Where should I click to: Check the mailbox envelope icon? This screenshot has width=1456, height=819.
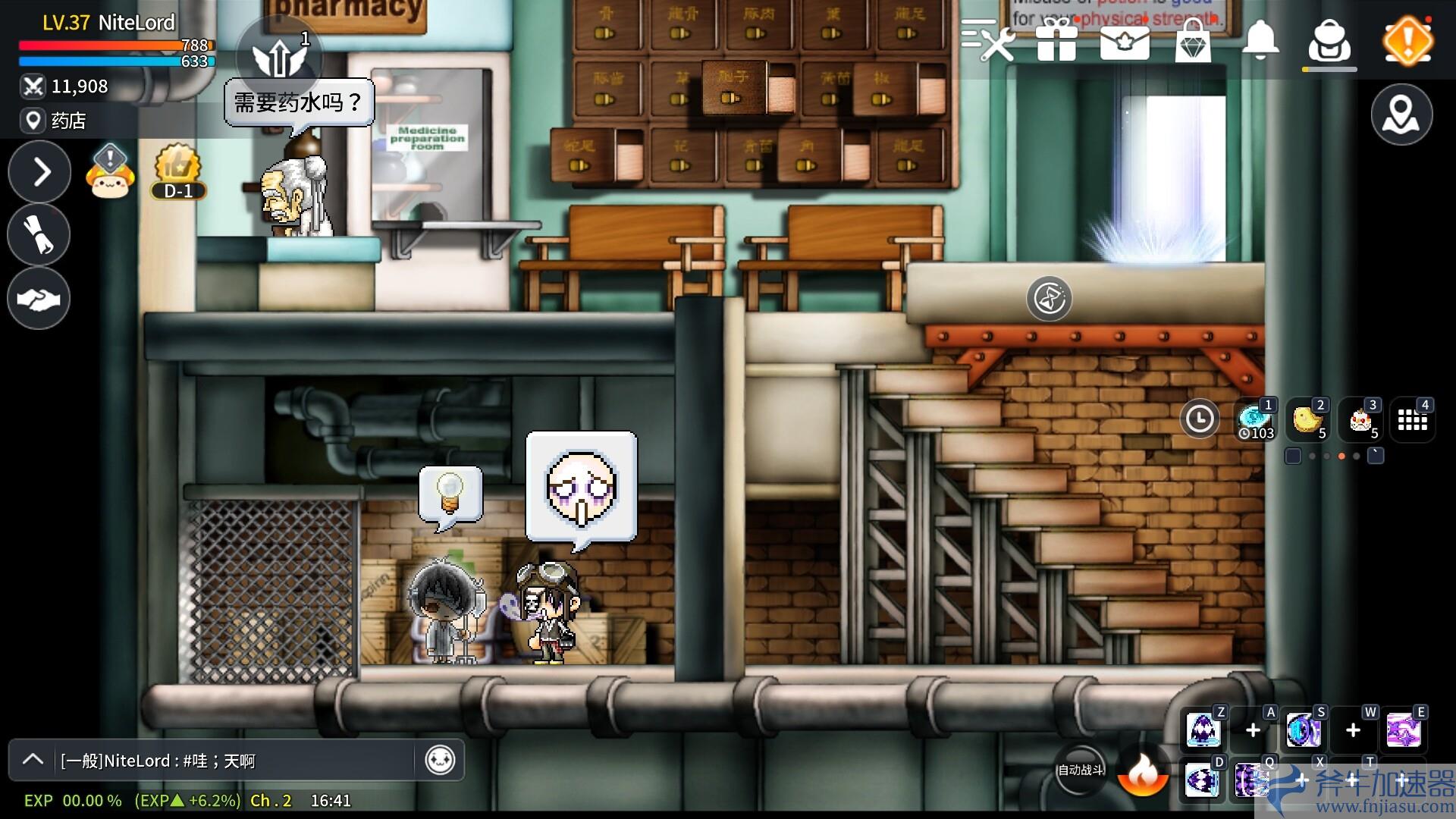click(x=1125, y=42)
